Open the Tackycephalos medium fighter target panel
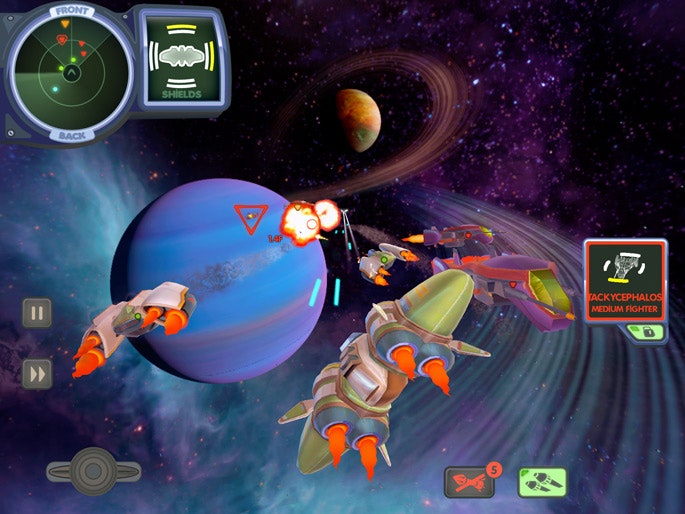The image size is (685, 514). 625,280
